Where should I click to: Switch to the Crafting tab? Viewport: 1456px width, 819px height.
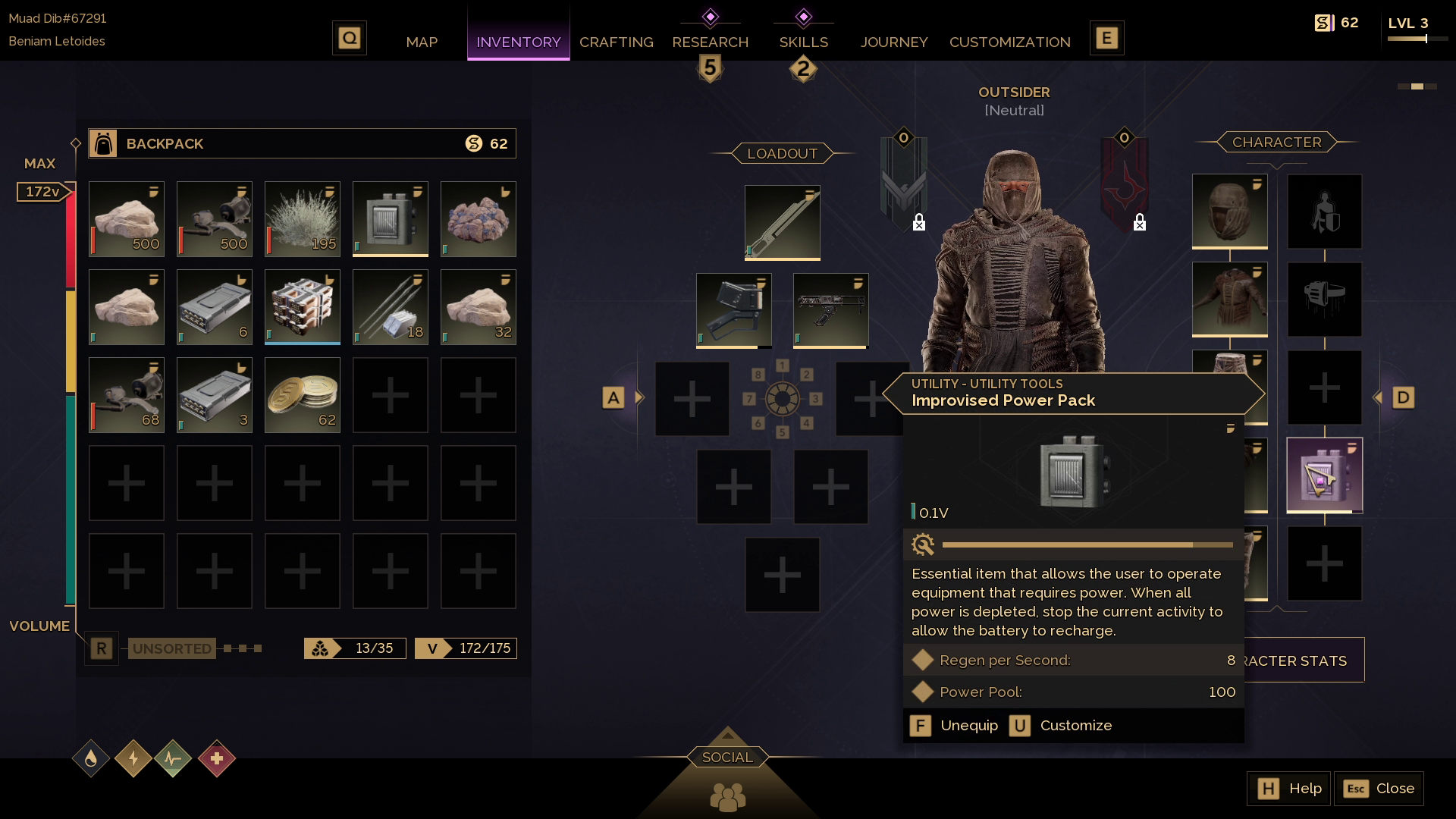tap(616, 42)
